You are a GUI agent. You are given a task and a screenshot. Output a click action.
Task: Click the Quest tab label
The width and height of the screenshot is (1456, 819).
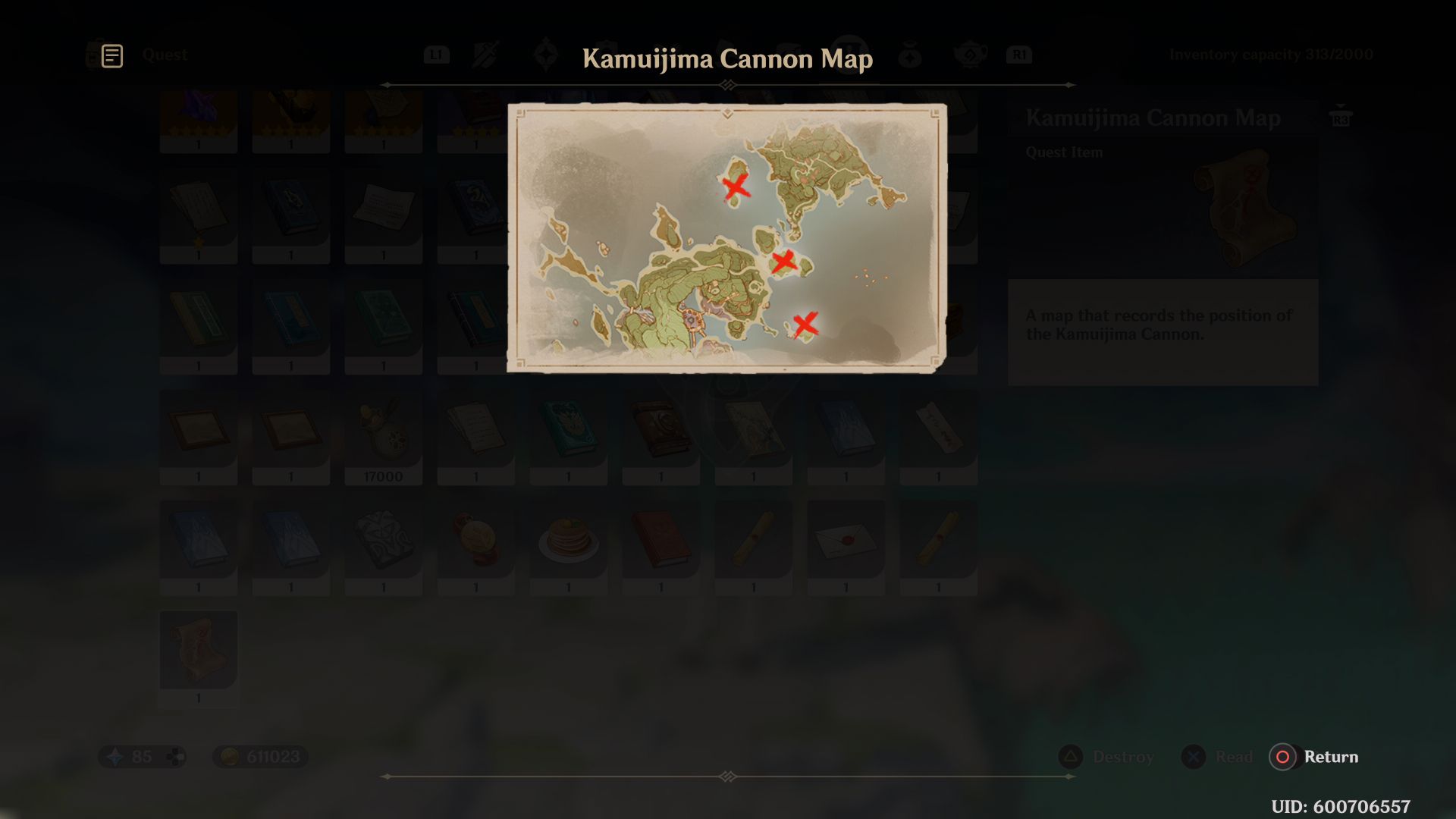pyautogui.click(x=165, y=55)
